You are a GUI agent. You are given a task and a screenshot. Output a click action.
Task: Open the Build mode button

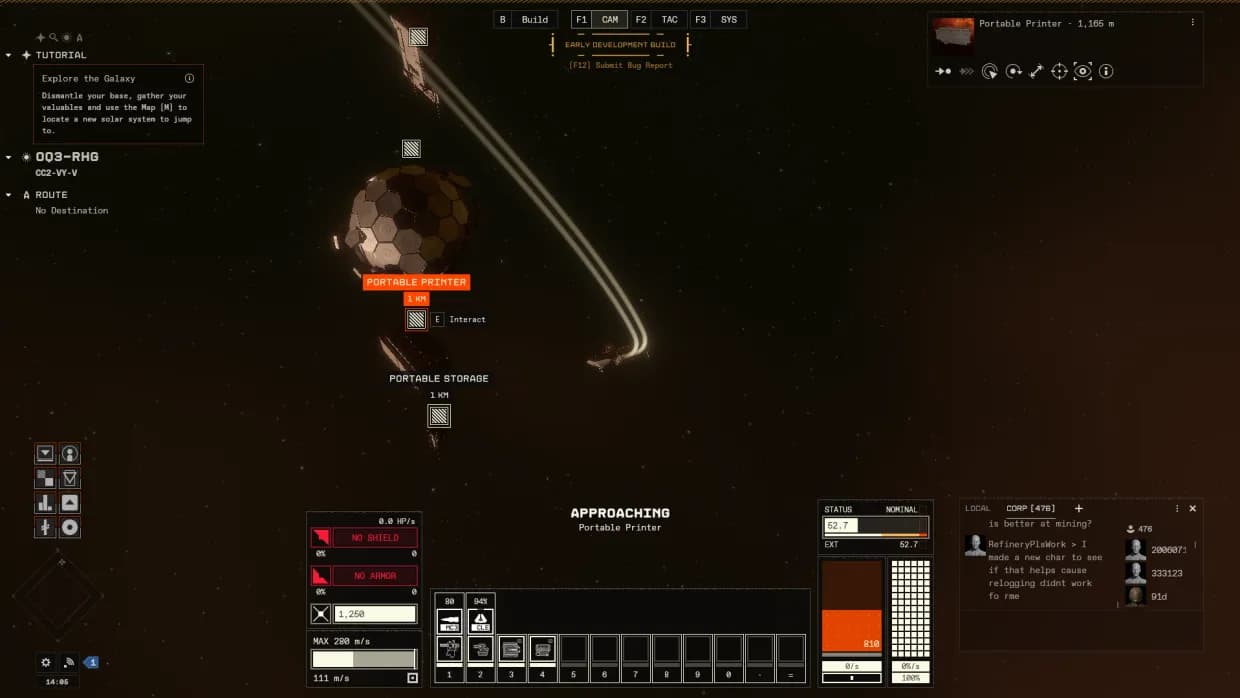[x=534, y=20]
